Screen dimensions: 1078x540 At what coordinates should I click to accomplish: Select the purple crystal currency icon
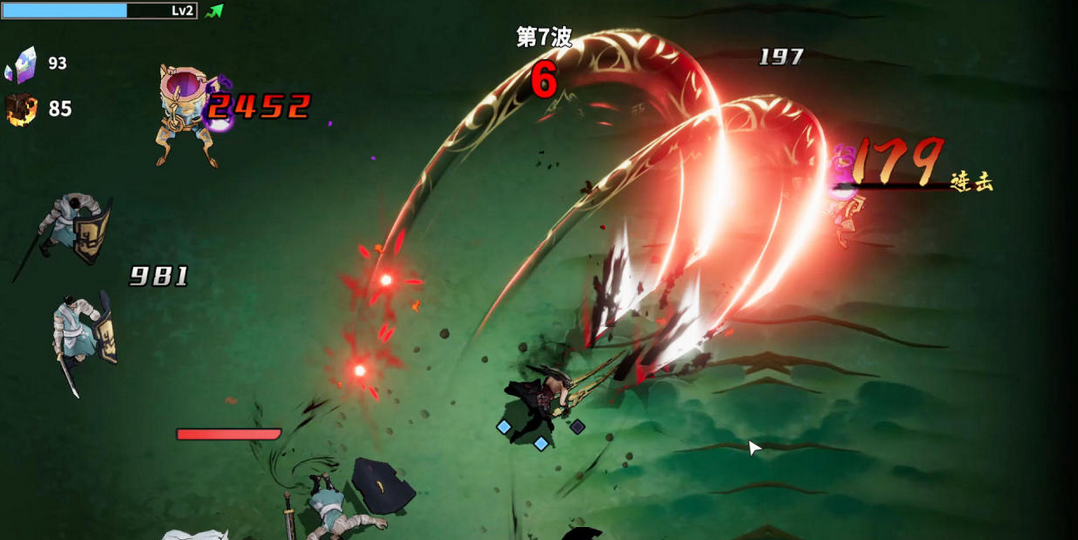point(21,64)
